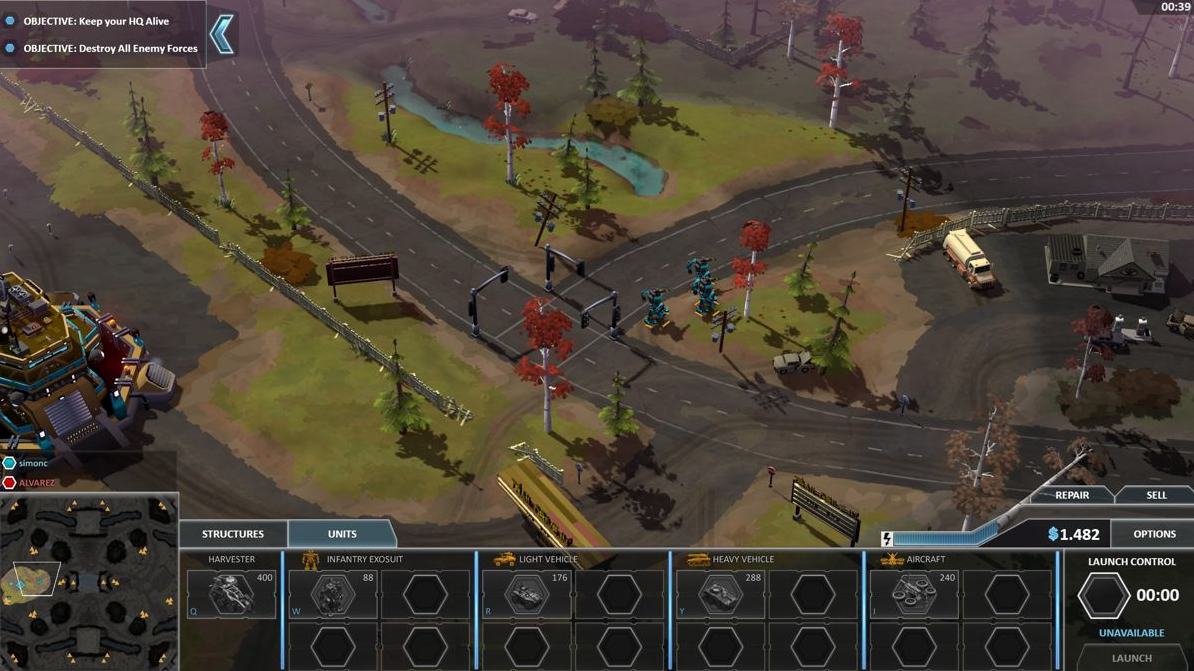Click the Sell button

(x=1156, y=495)
